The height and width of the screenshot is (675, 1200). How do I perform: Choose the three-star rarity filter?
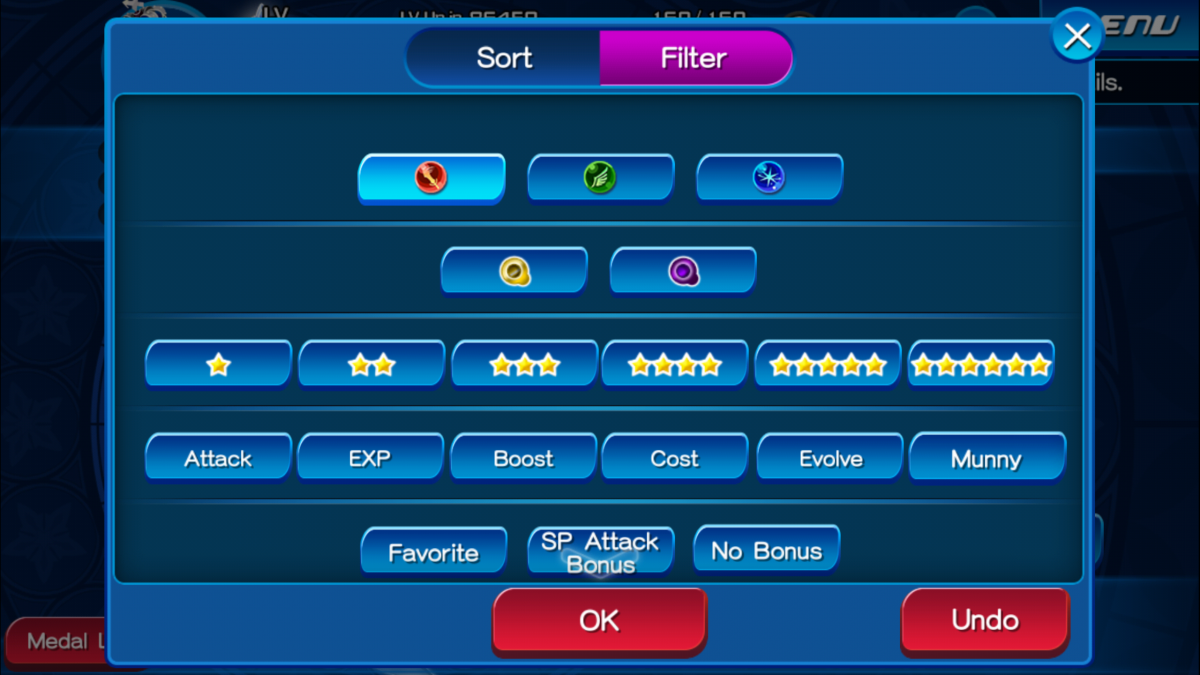point(524,365)
